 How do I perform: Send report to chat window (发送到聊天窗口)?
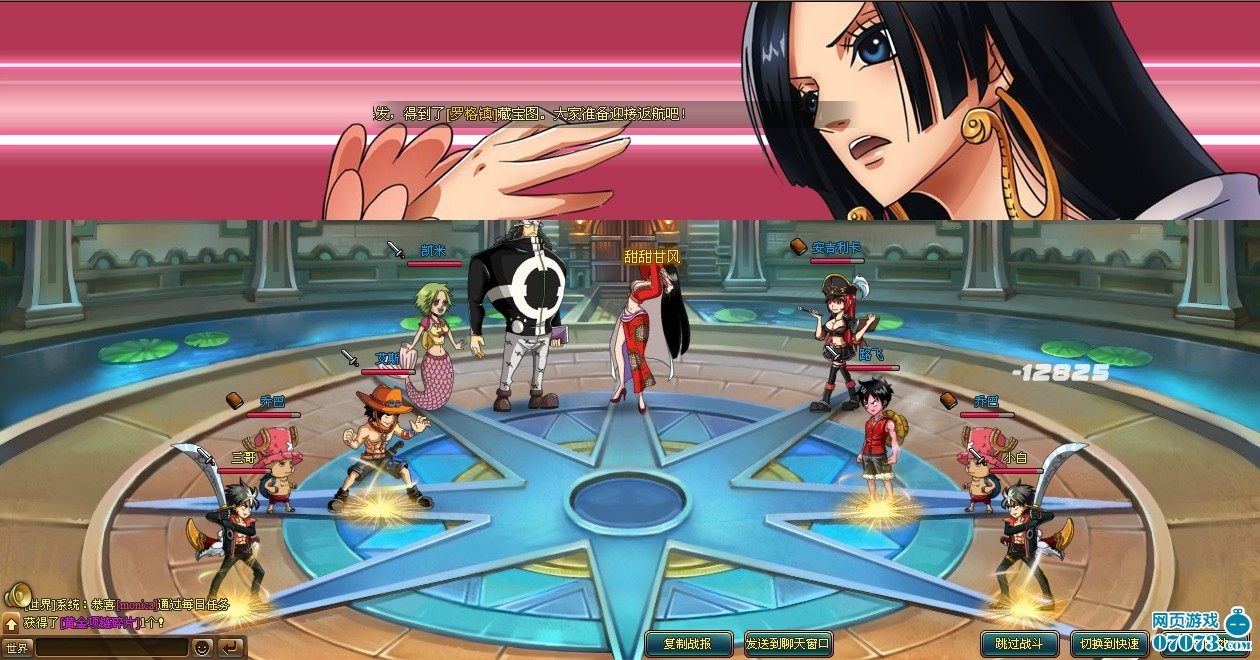[x=788, y=644]
